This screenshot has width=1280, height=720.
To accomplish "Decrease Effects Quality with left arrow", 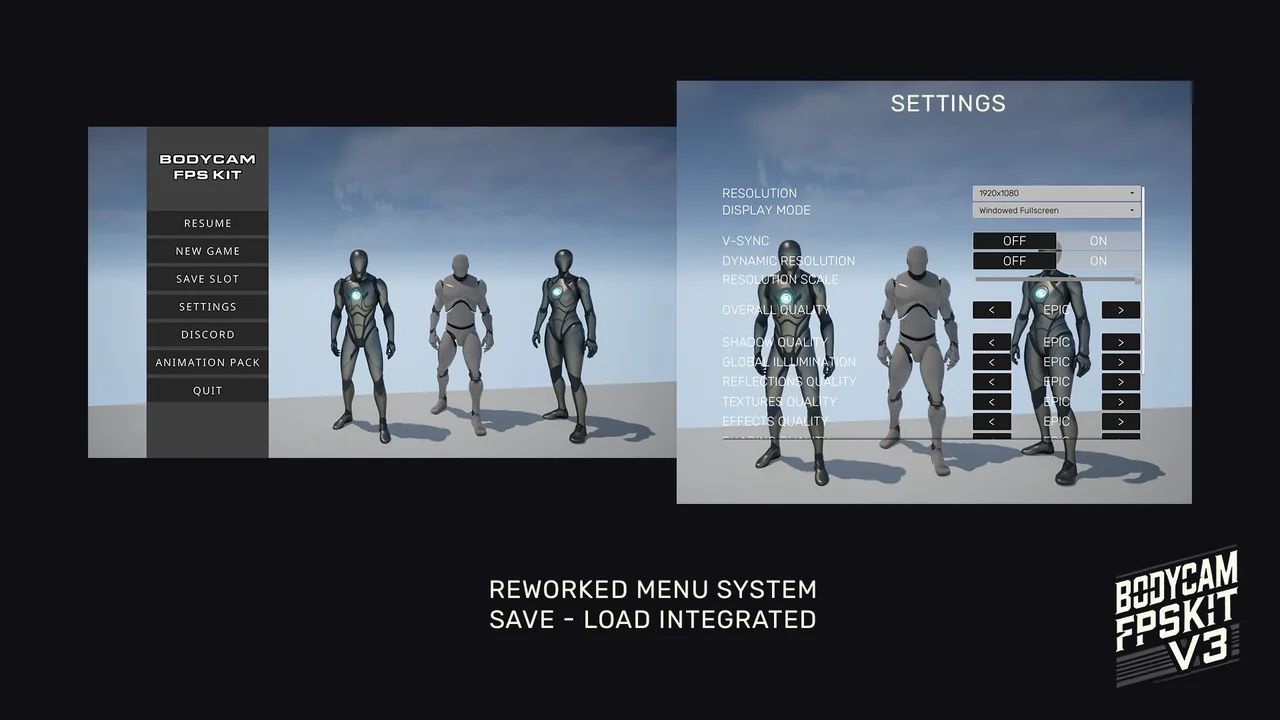I will 991,421.
